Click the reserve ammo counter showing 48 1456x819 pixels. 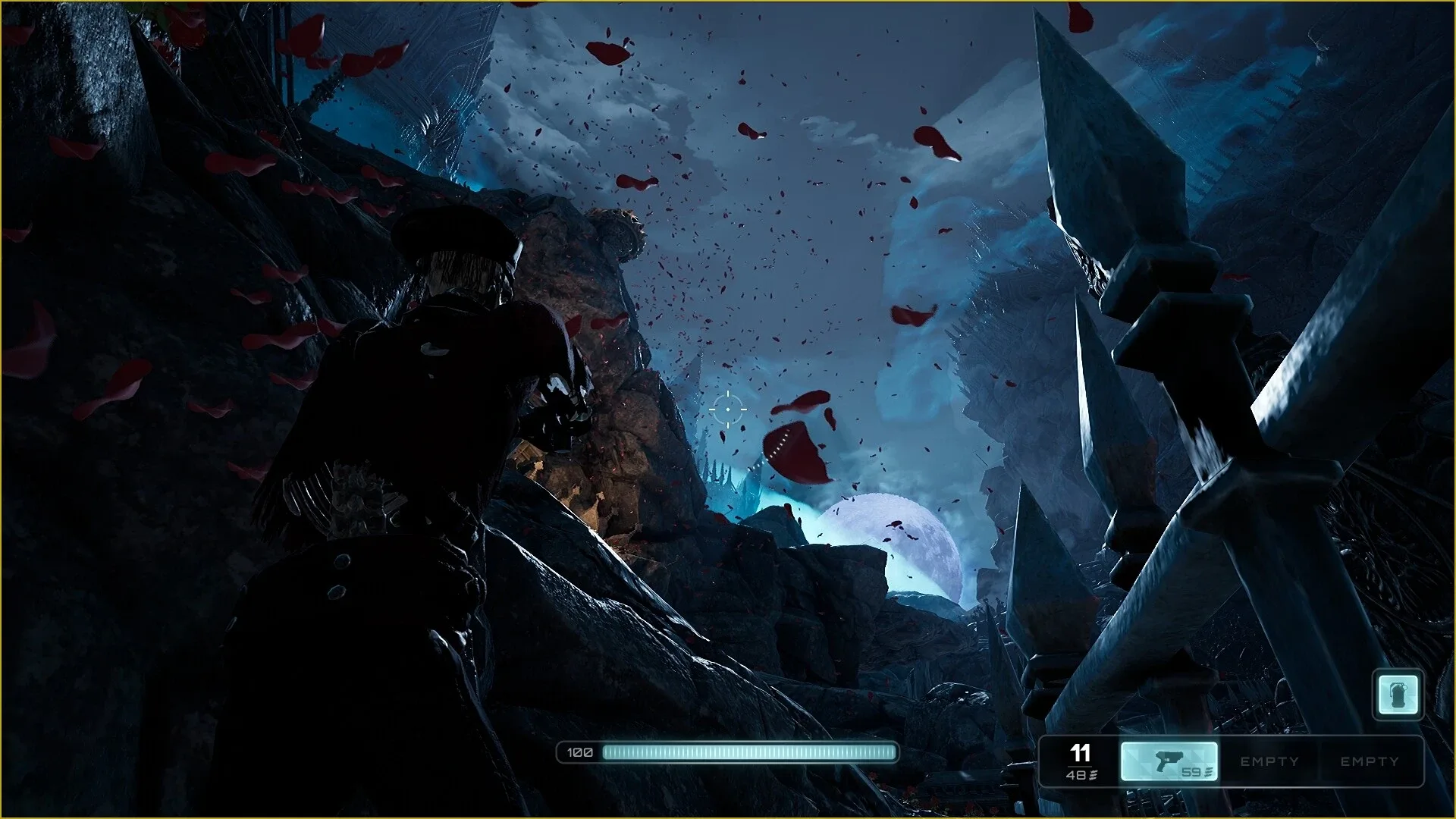tap(1076, 776)
